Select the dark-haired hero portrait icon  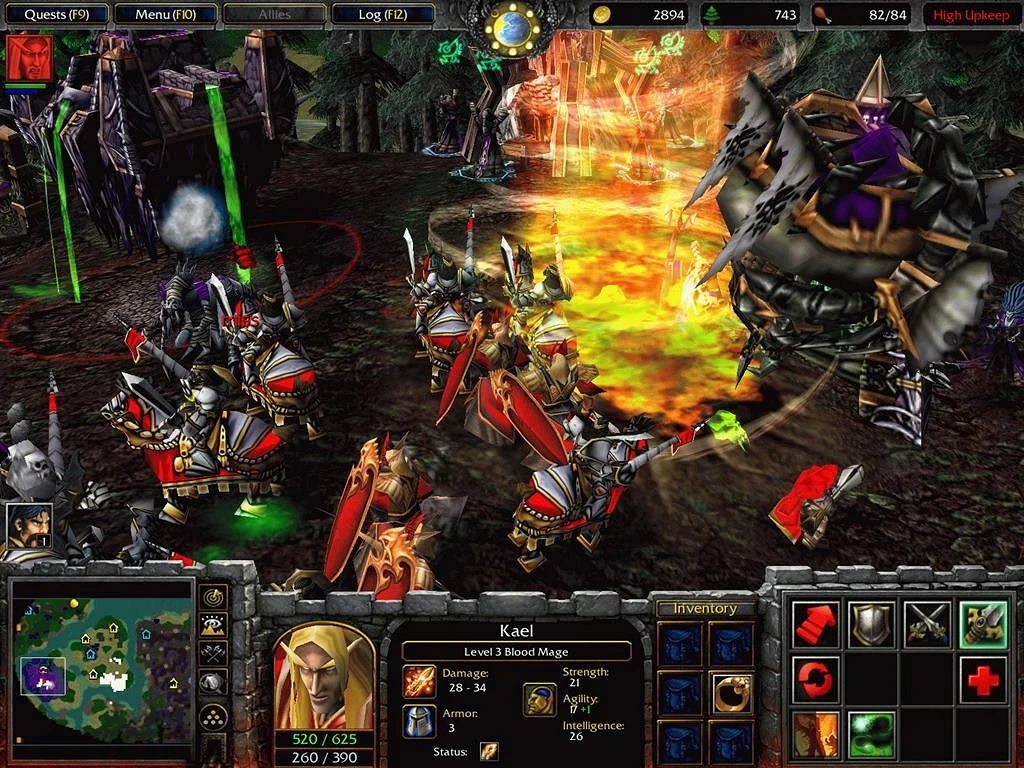26,527
